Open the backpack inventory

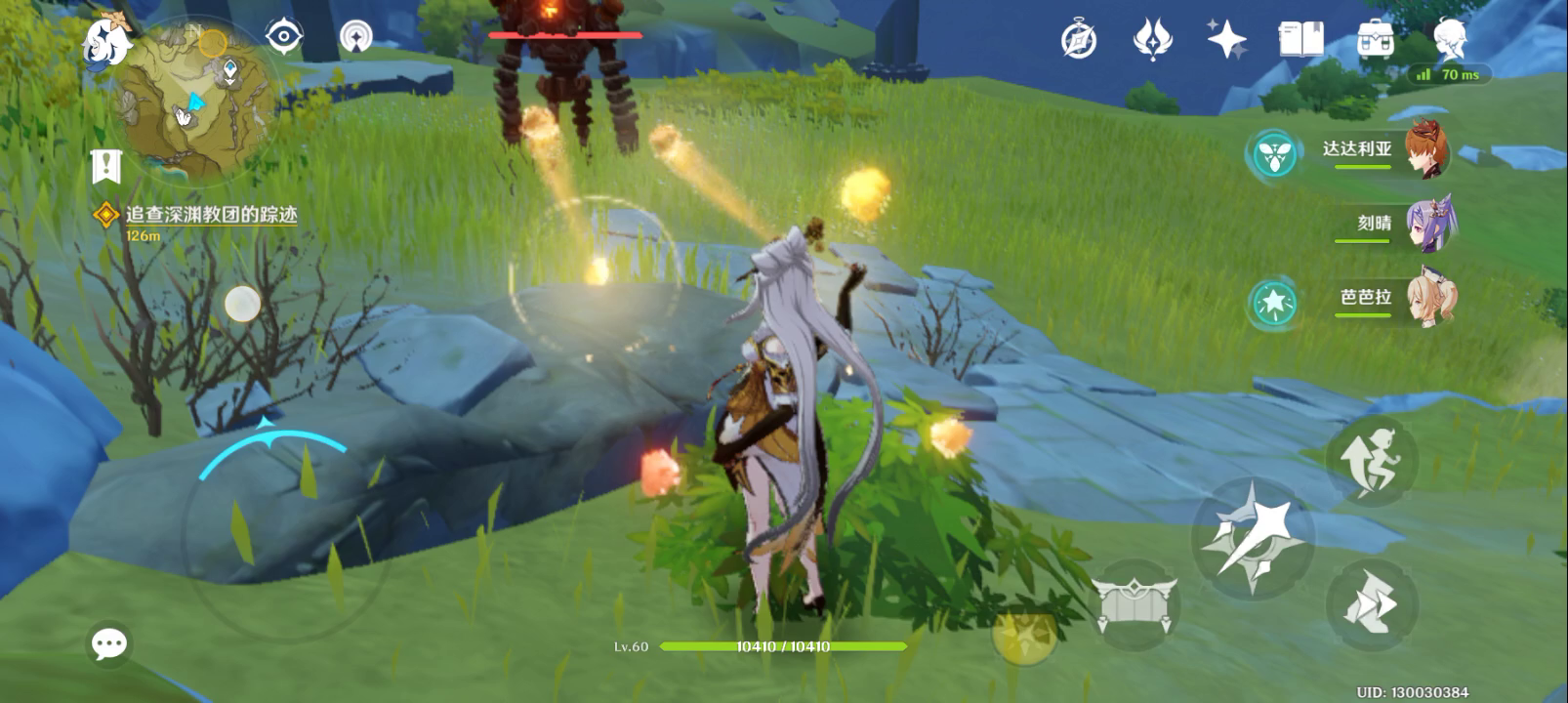click(1375, 40)
